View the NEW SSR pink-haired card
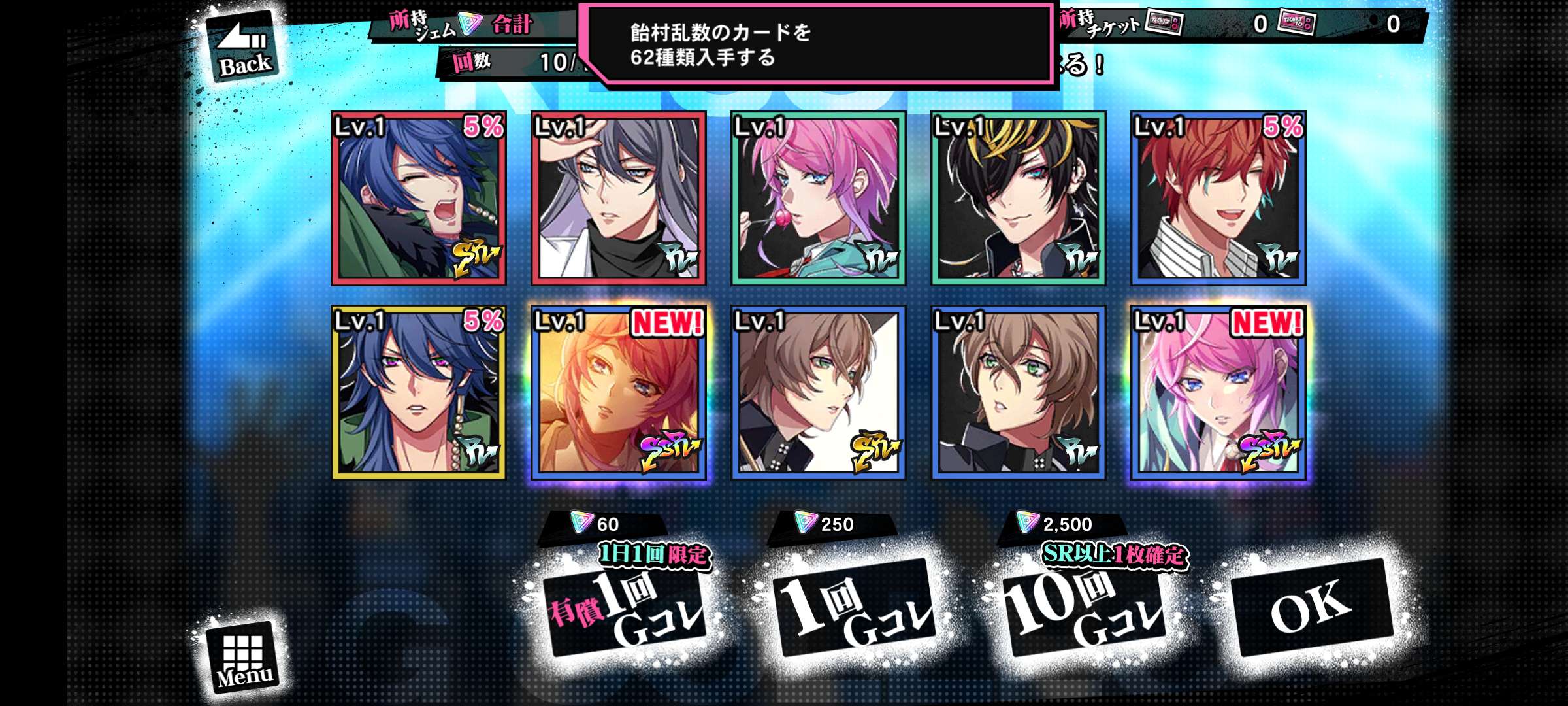The height and width of the screenshot is (706, 1568). pos(1218,392)
